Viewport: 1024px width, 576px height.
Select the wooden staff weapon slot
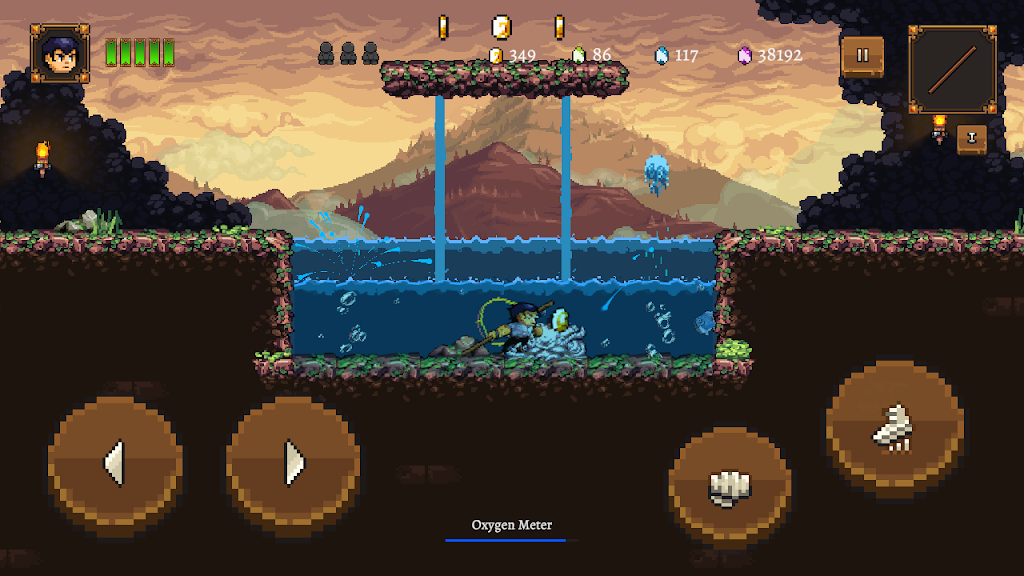(952, 69)
